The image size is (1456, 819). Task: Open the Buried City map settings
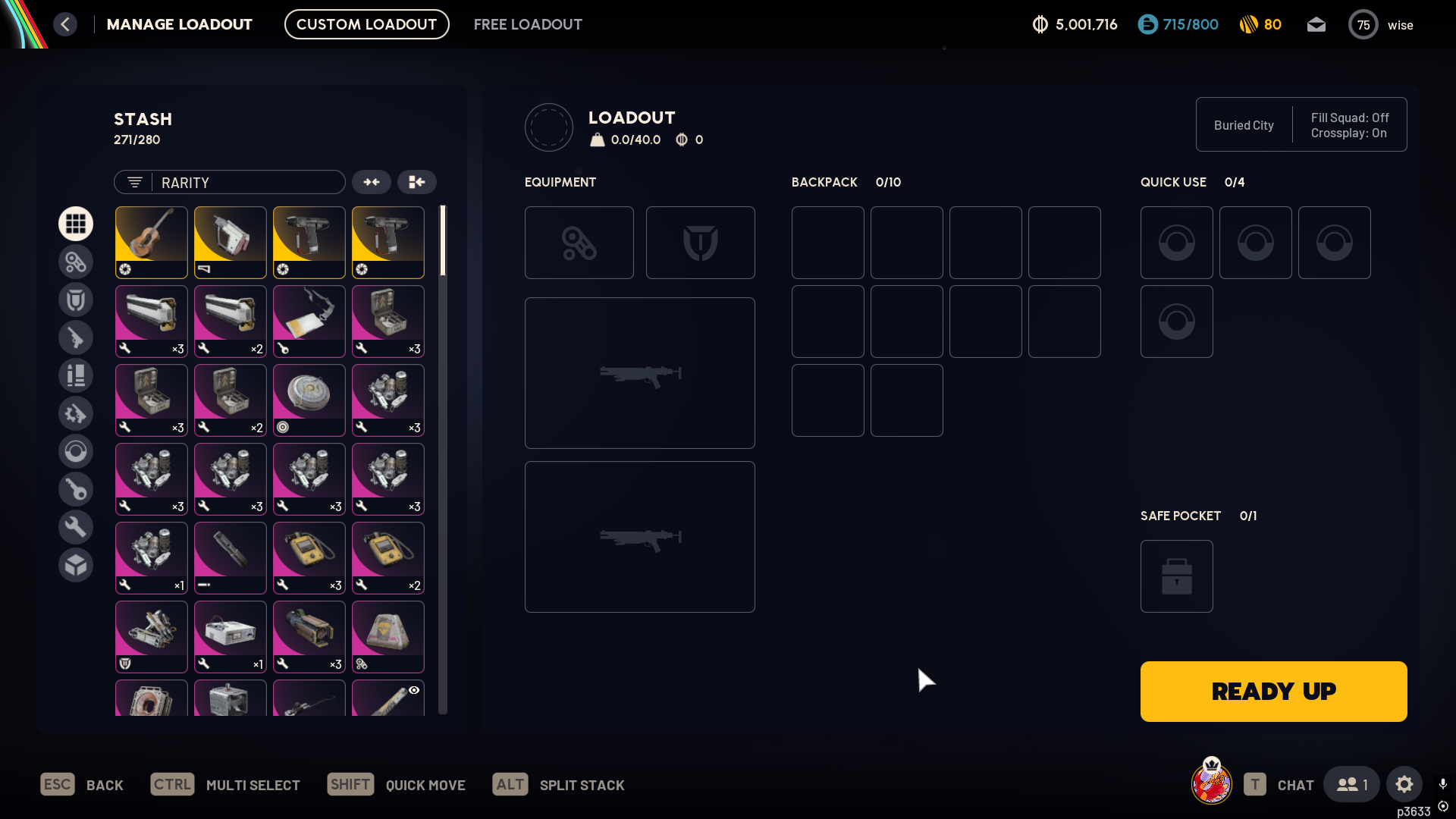click(x=1244, y=125)
